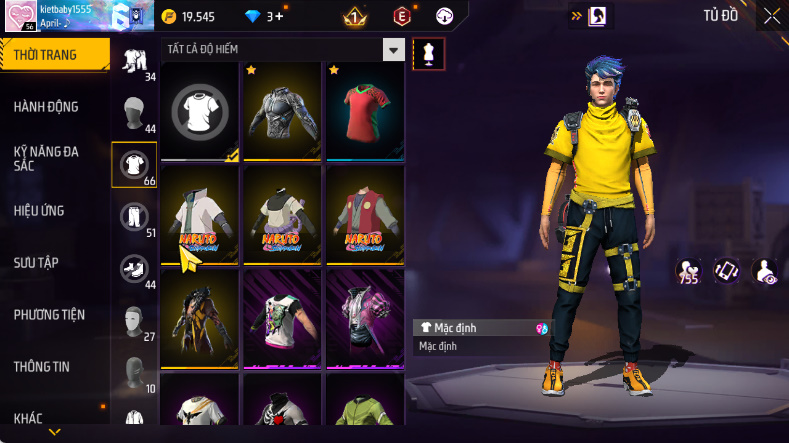Image resolution: width=789 pixels, height=443 pixels.
Task: Equip the default white t-shirt
Action: (200, 110)
